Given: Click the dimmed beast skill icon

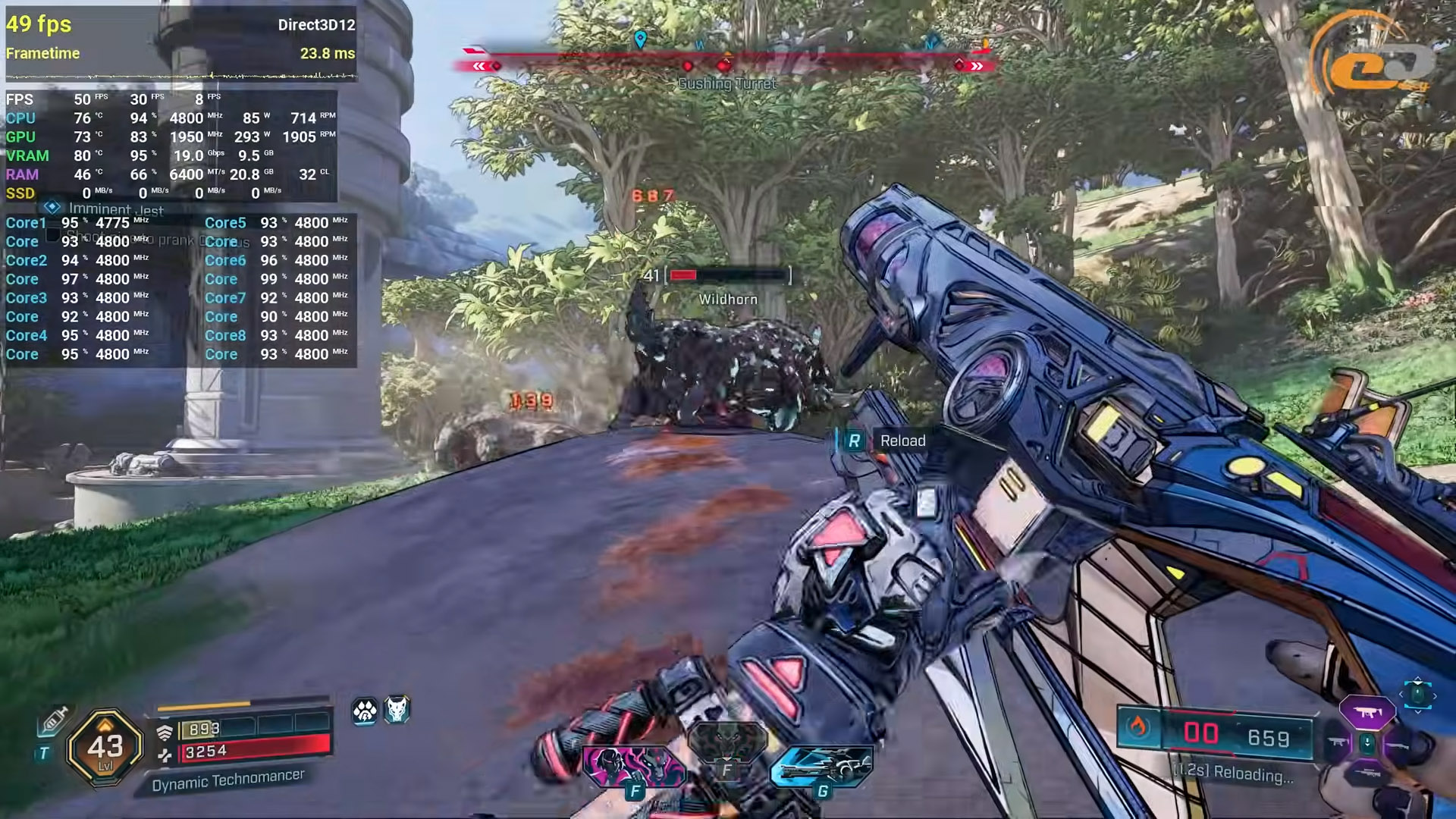Looking at the screenshot, I should (726, 741).
